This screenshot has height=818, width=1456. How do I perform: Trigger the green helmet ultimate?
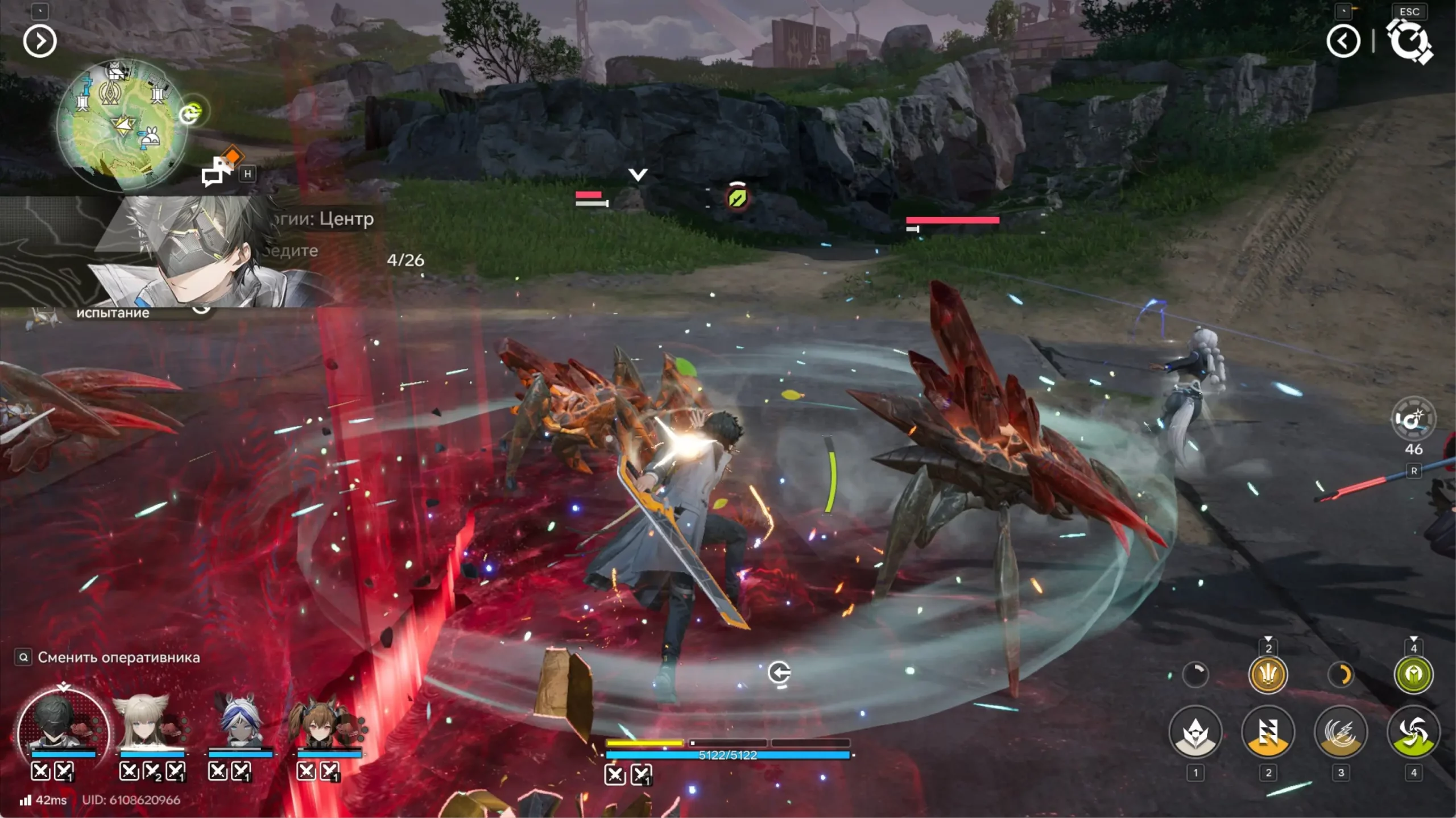(x=1413, y=675)
